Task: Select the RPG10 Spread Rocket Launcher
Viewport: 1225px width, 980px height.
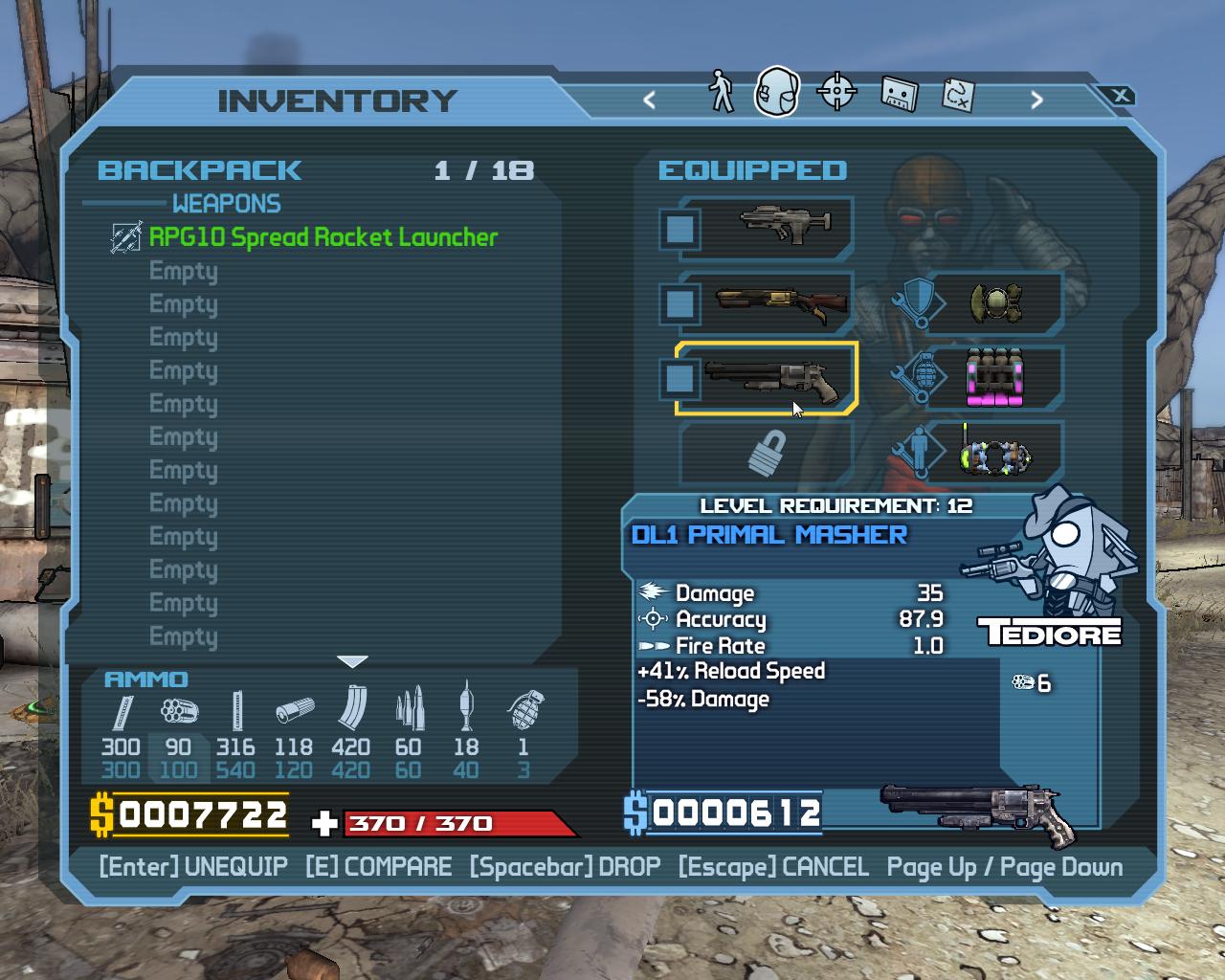Action: click(x=323, y=237)
